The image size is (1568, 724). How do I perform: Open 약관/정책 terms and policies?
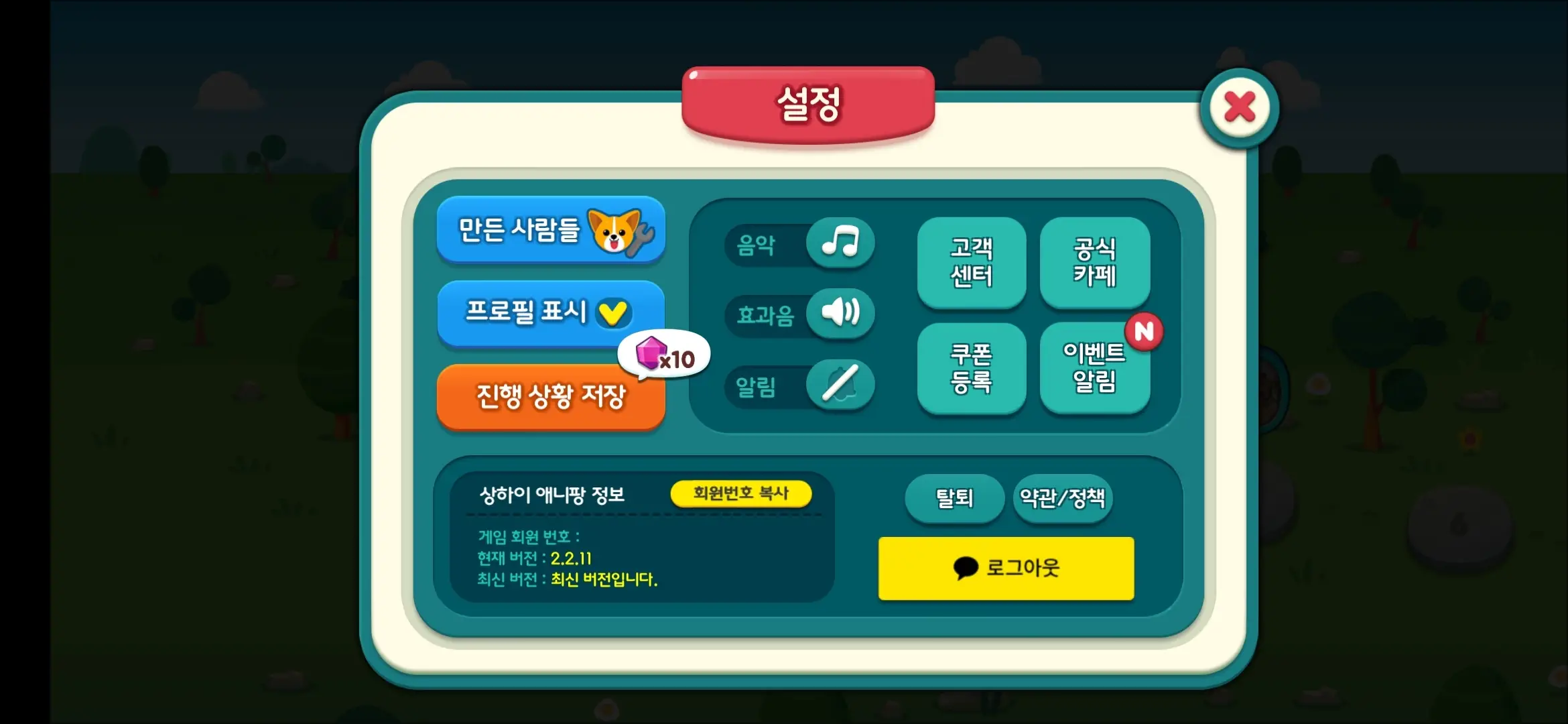pyautogui.click(x=1062, y=497)
